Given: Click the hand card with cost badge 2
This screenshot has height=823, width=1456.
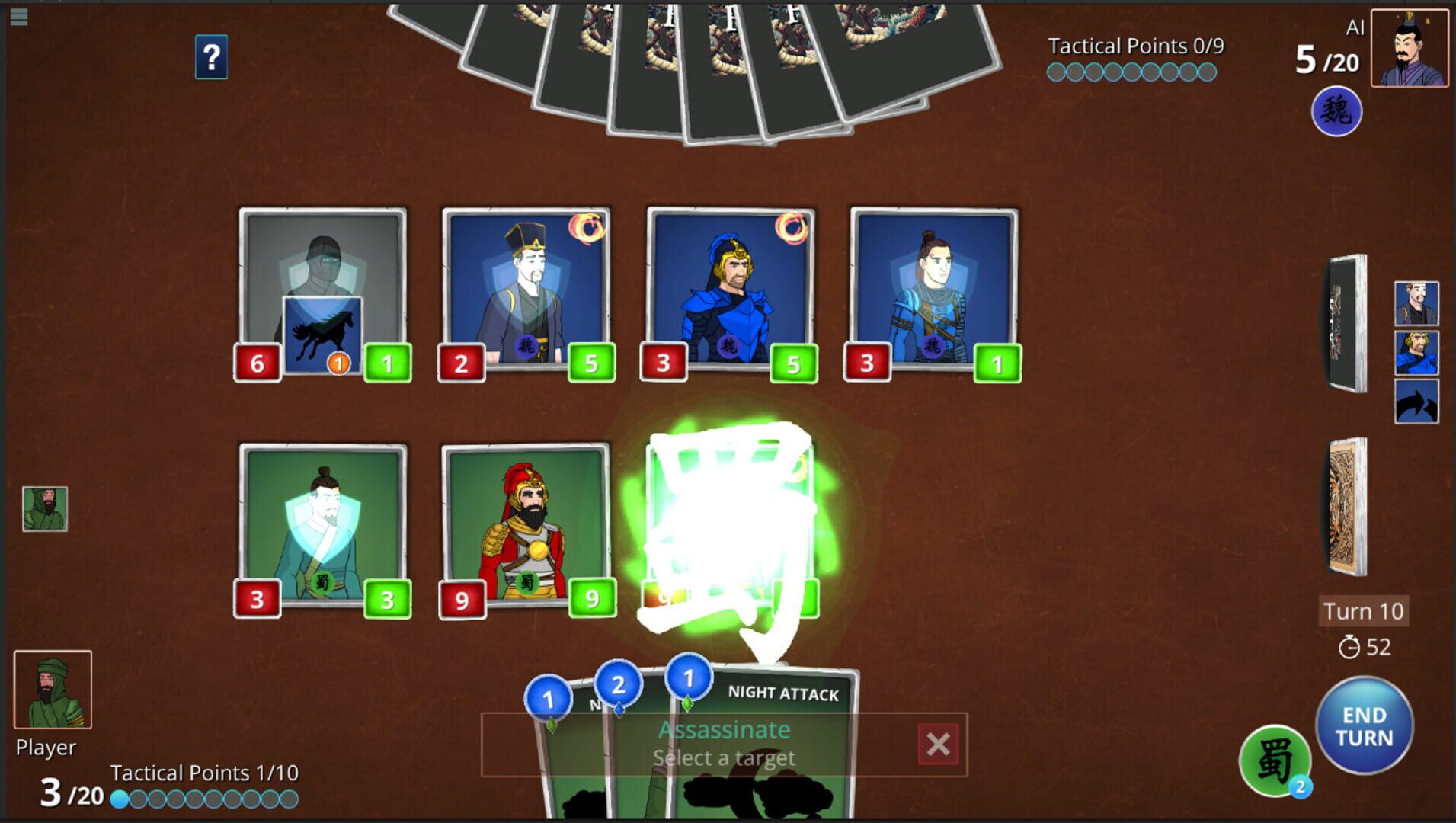Looking at the screenshot, I should click(x=619, y=684).
